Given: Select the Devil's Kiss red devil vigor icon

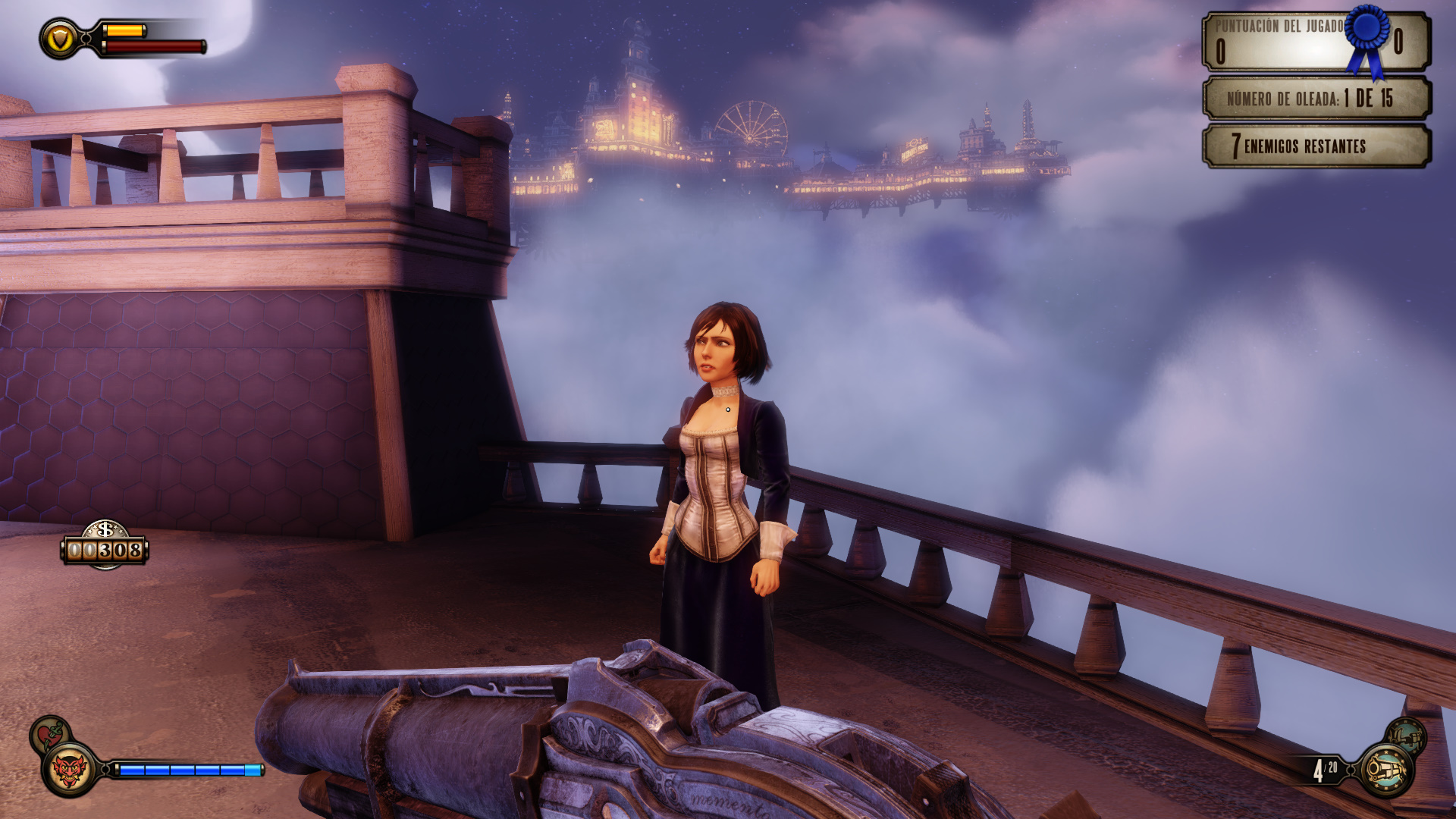Looking at the screenshot, I should pyautogui.click(x=70, y=770).
